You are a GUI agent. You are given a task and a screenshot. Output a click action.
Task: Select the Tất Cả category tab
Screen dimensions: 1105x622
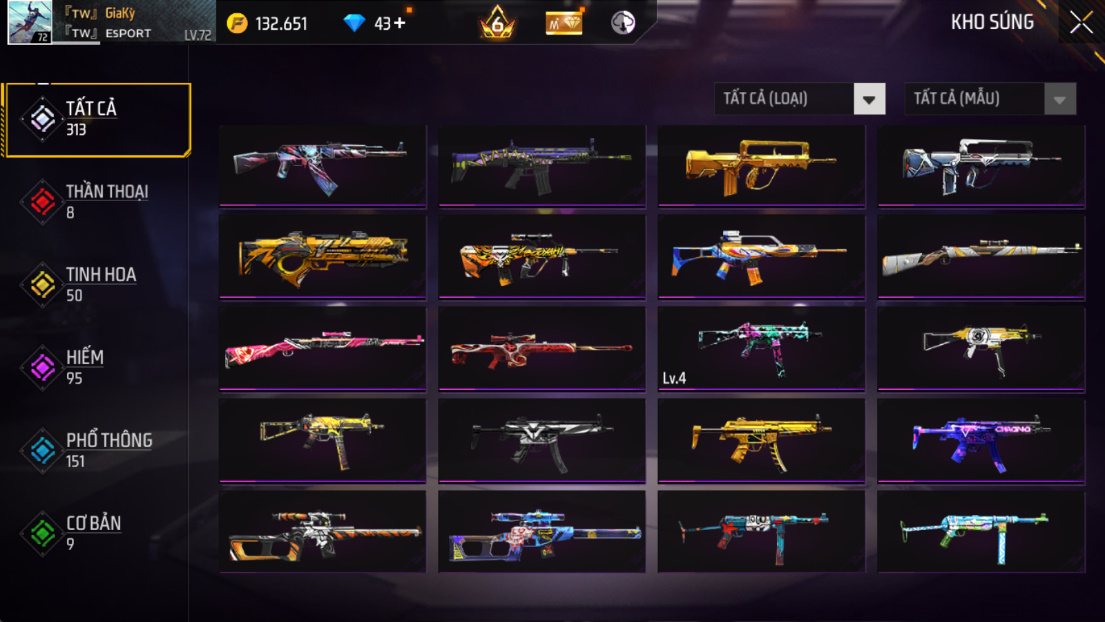(x=96, y=119)
